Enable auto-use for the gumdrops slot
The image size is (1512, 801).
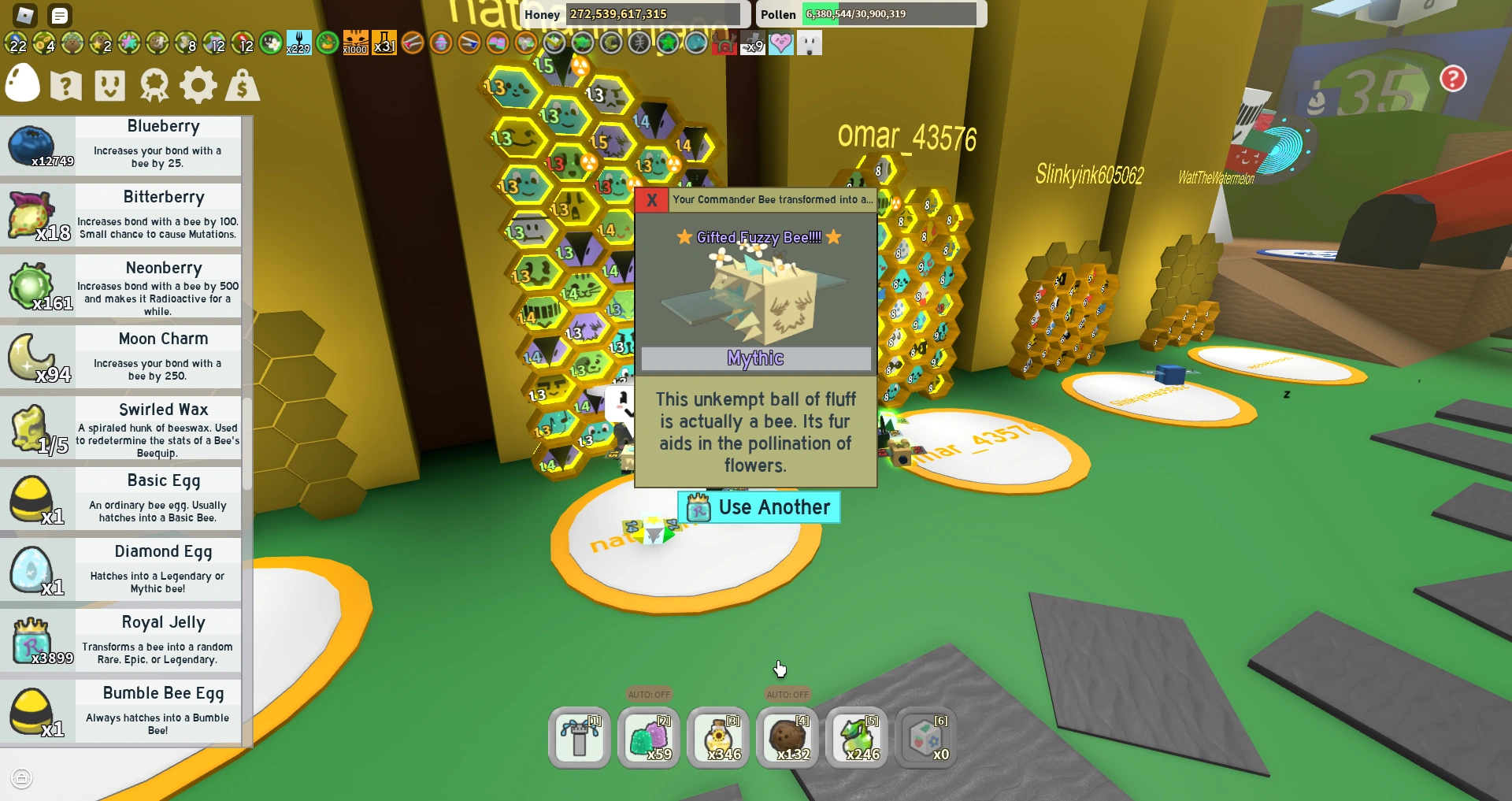649,695
